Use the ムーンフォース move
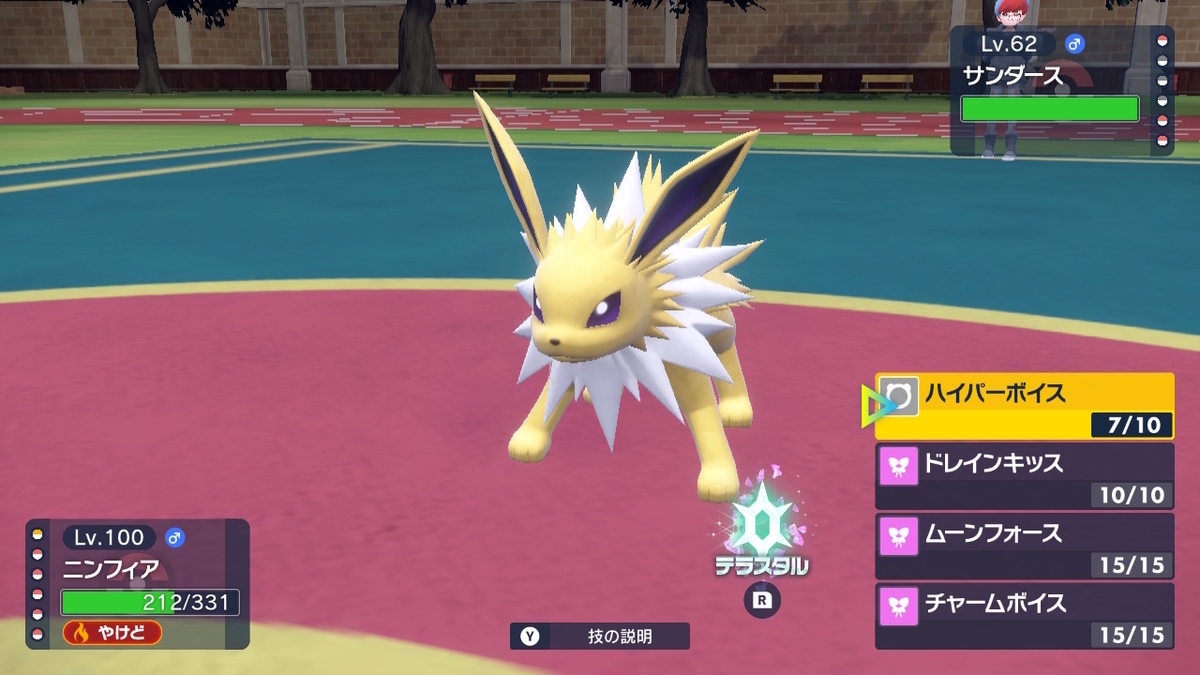 pyautogui.click(x=1024, y=546)
